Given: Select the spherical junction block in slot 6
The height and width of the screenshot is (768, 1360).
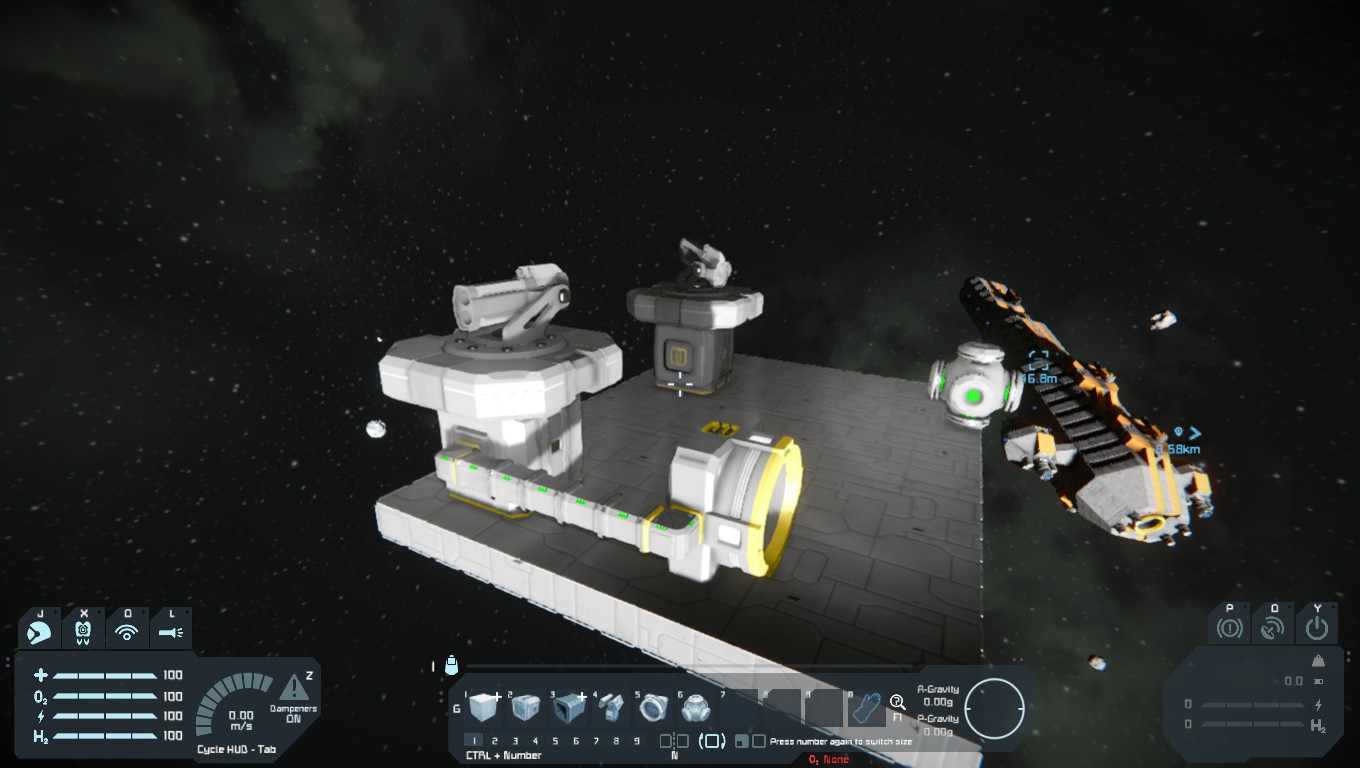Looking at the screenshot, I should click(x=694, y=708).
